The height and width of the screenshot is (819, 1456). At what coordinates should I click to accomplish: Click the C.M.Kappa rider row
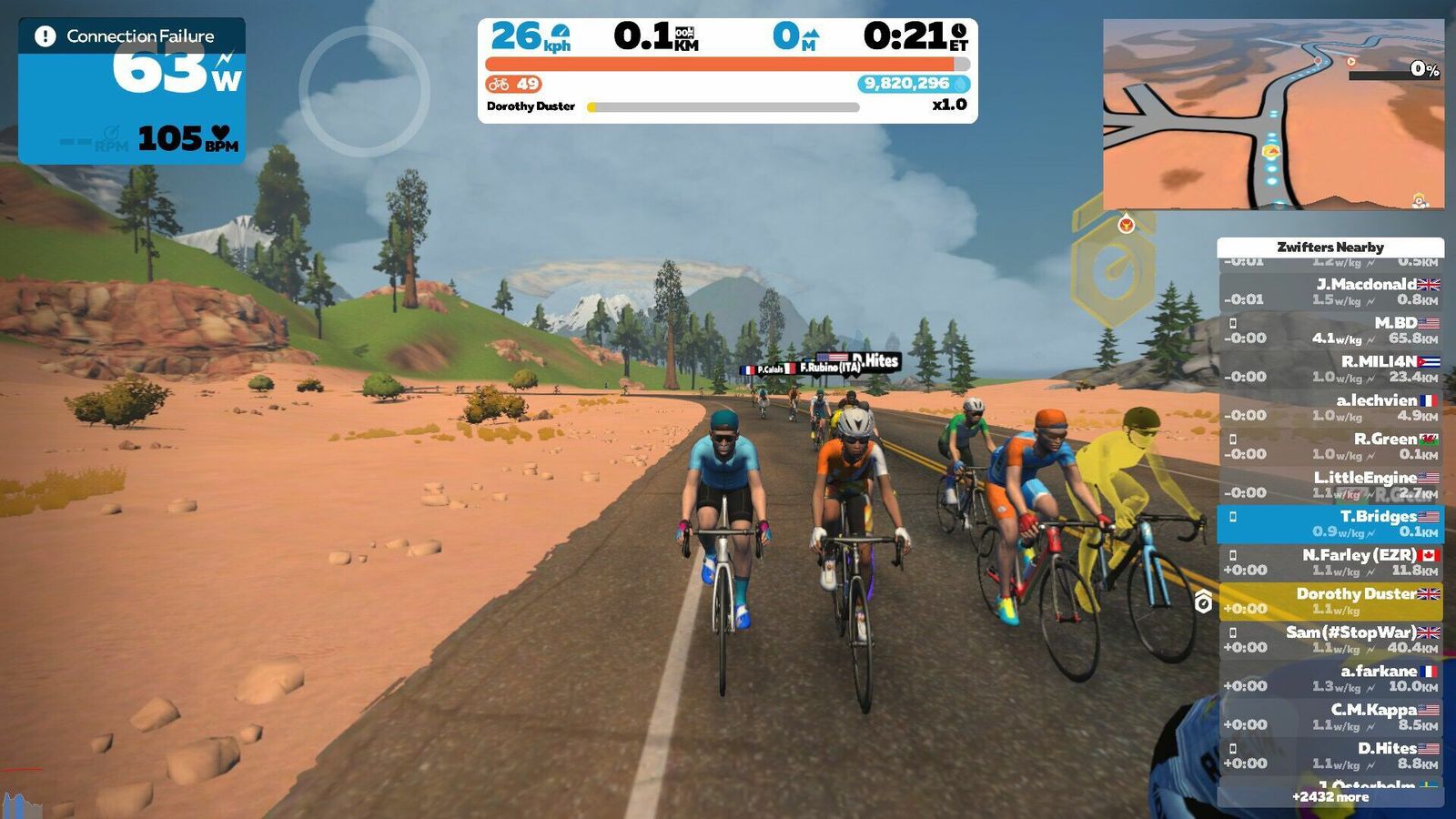click(x=1330, y=717)
